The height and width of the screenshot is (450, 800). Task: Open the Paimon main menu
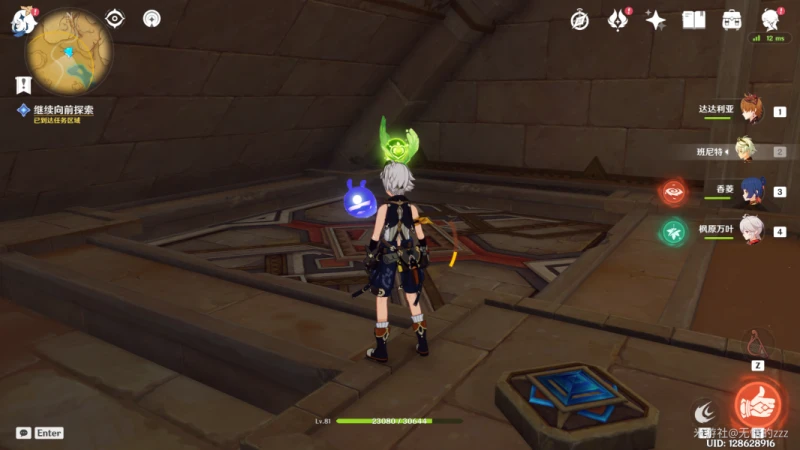click(x=20, y=22)
